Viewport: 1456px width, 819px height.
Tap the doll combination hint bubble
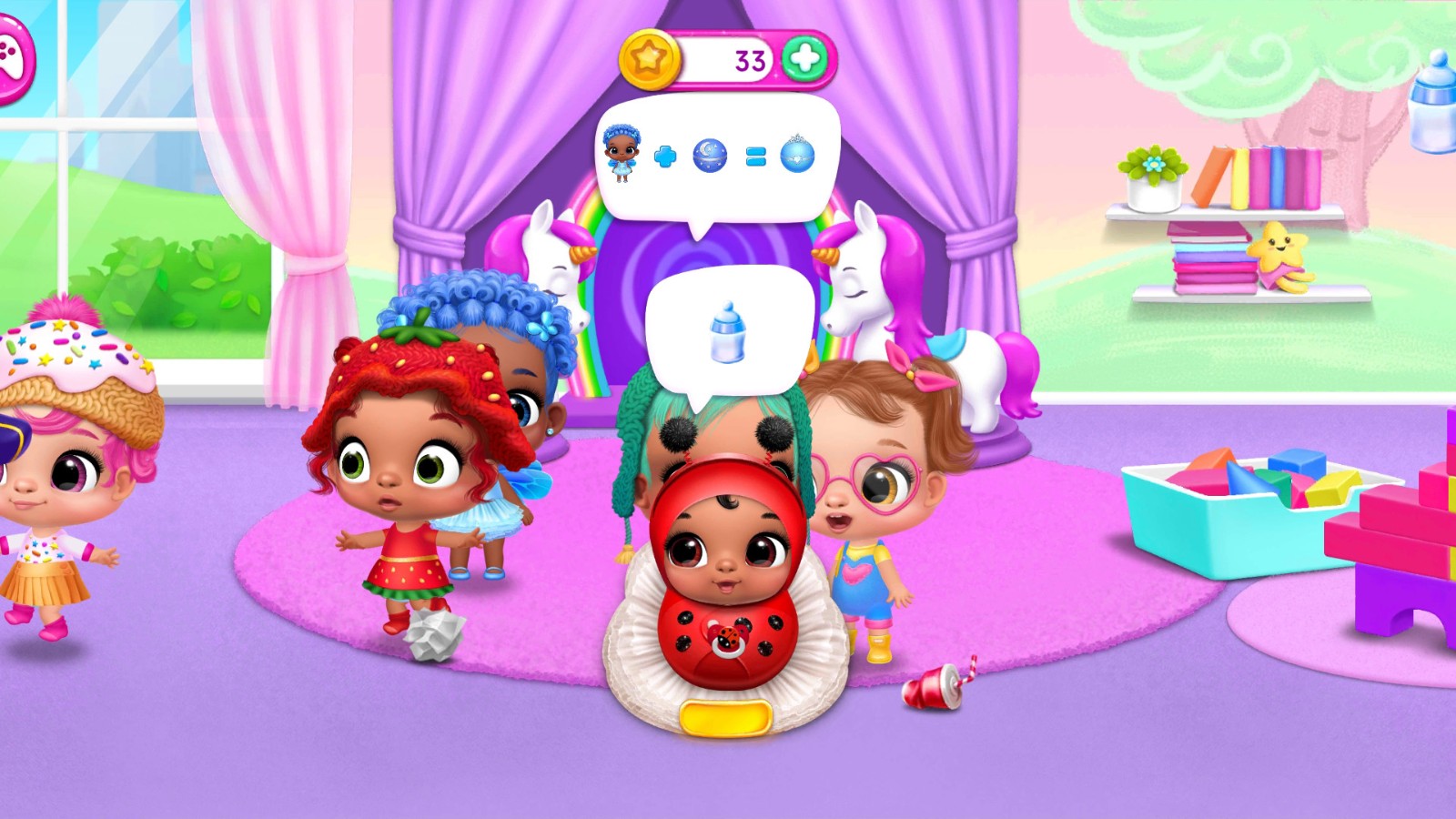[x=718, y=158]
